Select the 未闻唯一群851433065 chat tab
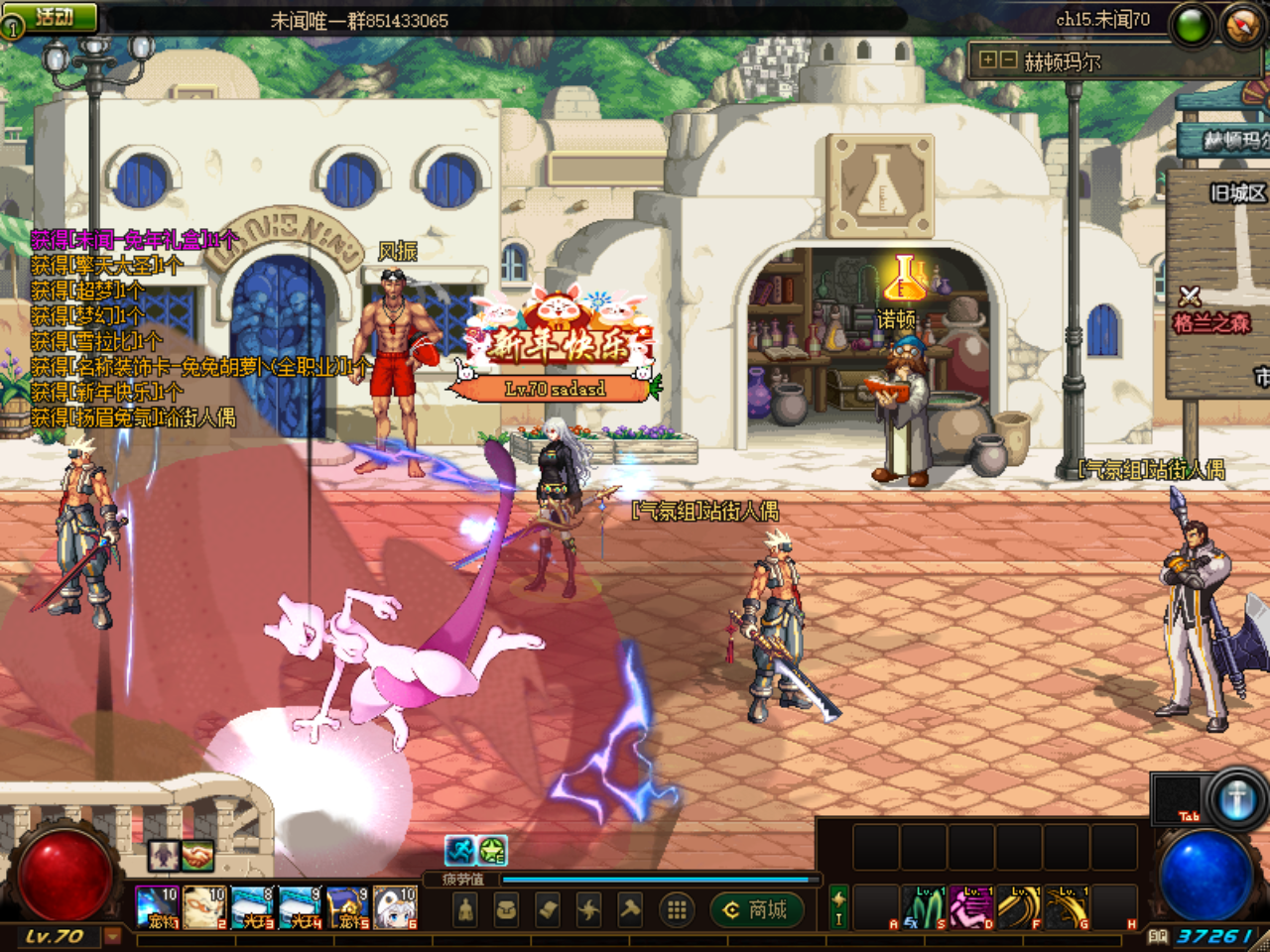This screenshot has width=1270, height=952. pyautogui.click(x=359, y=19)
